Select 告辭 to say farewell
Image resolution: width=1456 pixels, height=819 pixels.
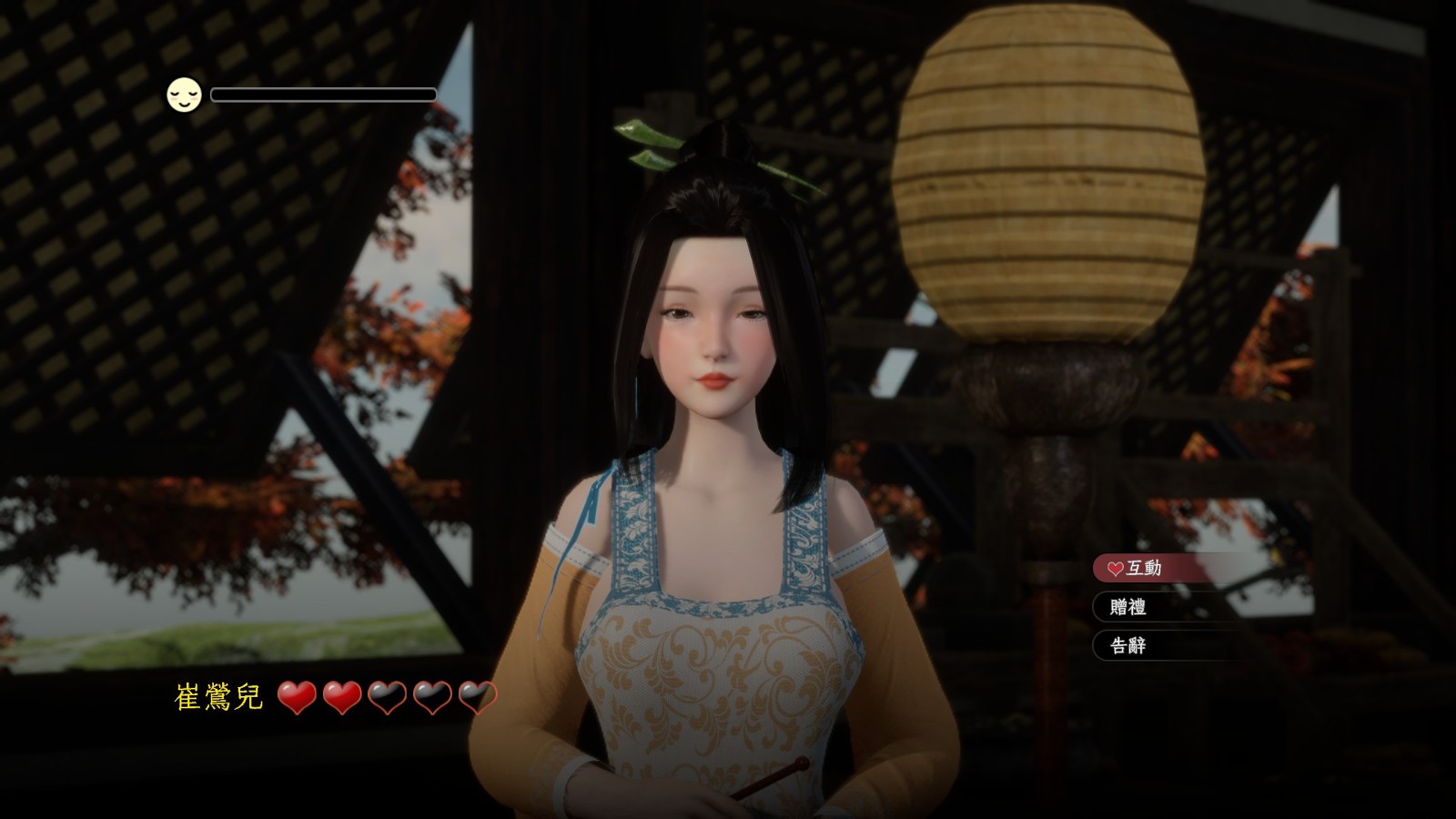[x=1128, y=646]
